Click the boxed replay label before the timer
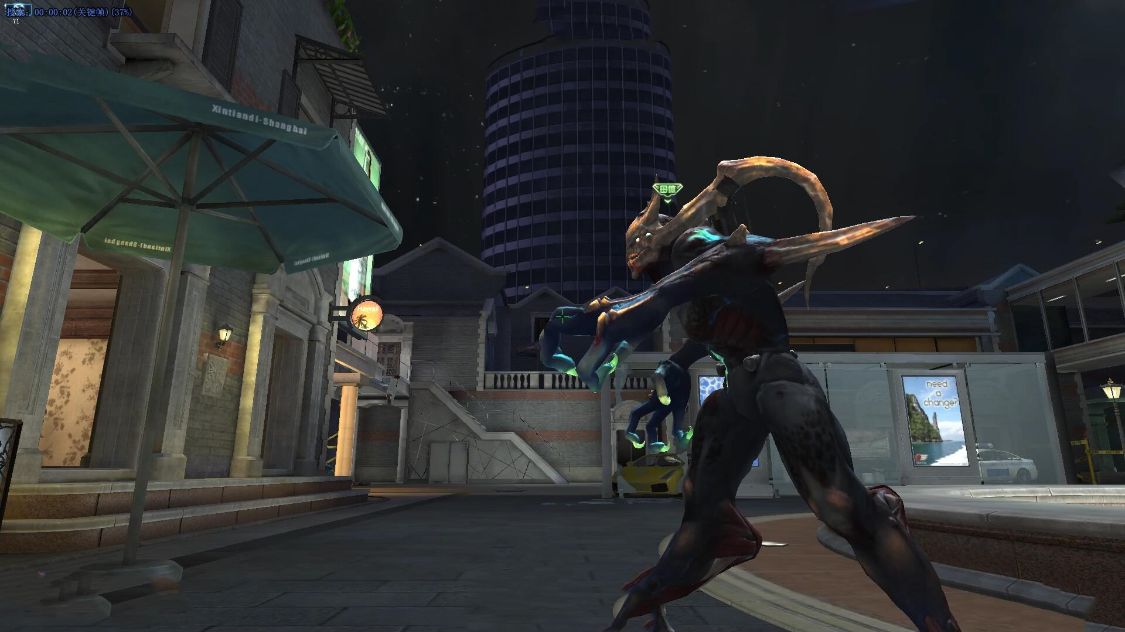Screen dimensions: 1125x632 pos(16,10)
